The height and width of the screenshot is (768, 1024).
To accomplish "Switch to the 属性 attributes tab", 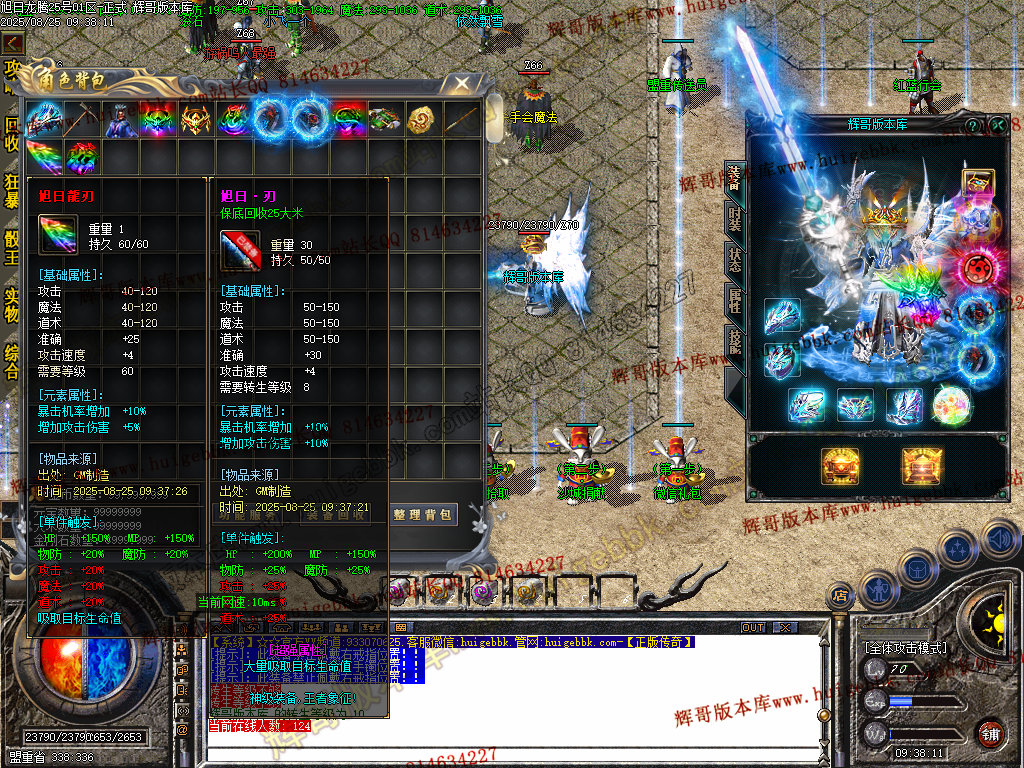I will [x=734, y=300].
